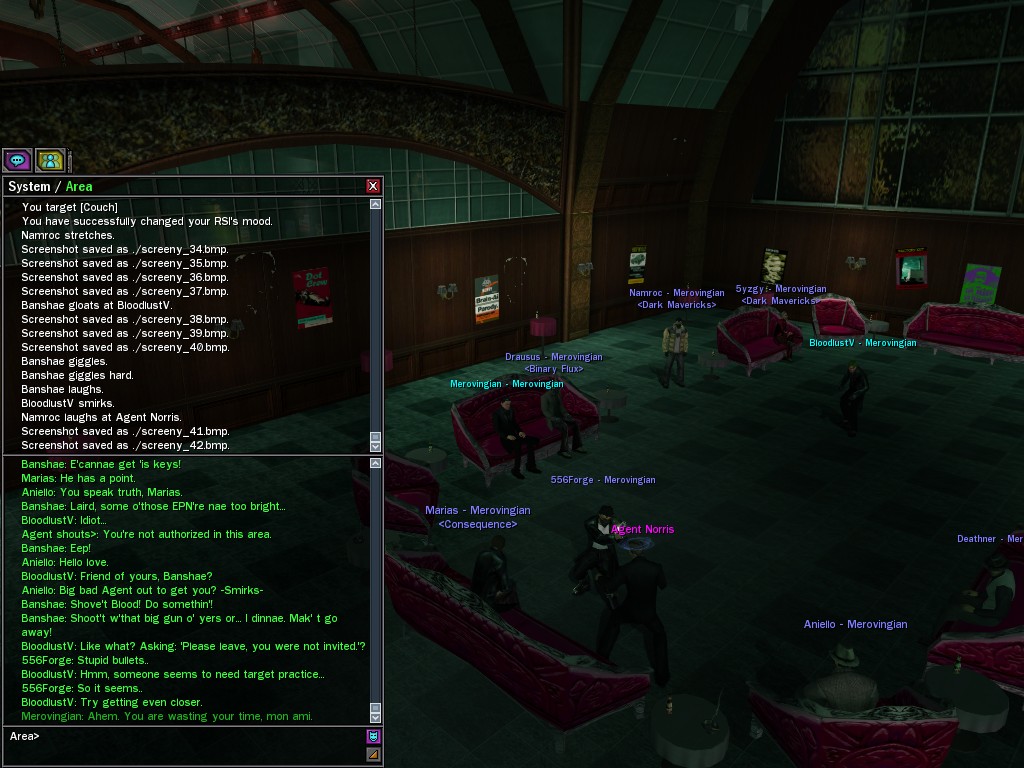Viewport: 1024px width, 768px height.
Task: Click the system log scroll-up arrow
Action: 376,204
